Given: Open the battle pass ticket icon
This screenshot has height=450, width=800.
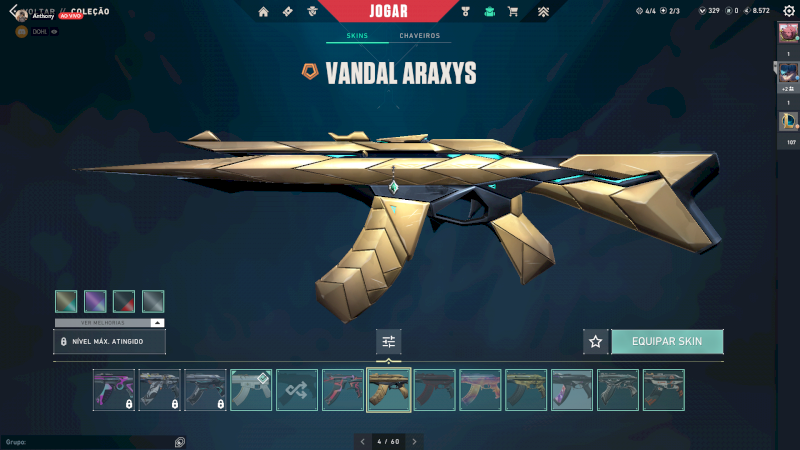Looking at the screenshot, I should 288,12.
